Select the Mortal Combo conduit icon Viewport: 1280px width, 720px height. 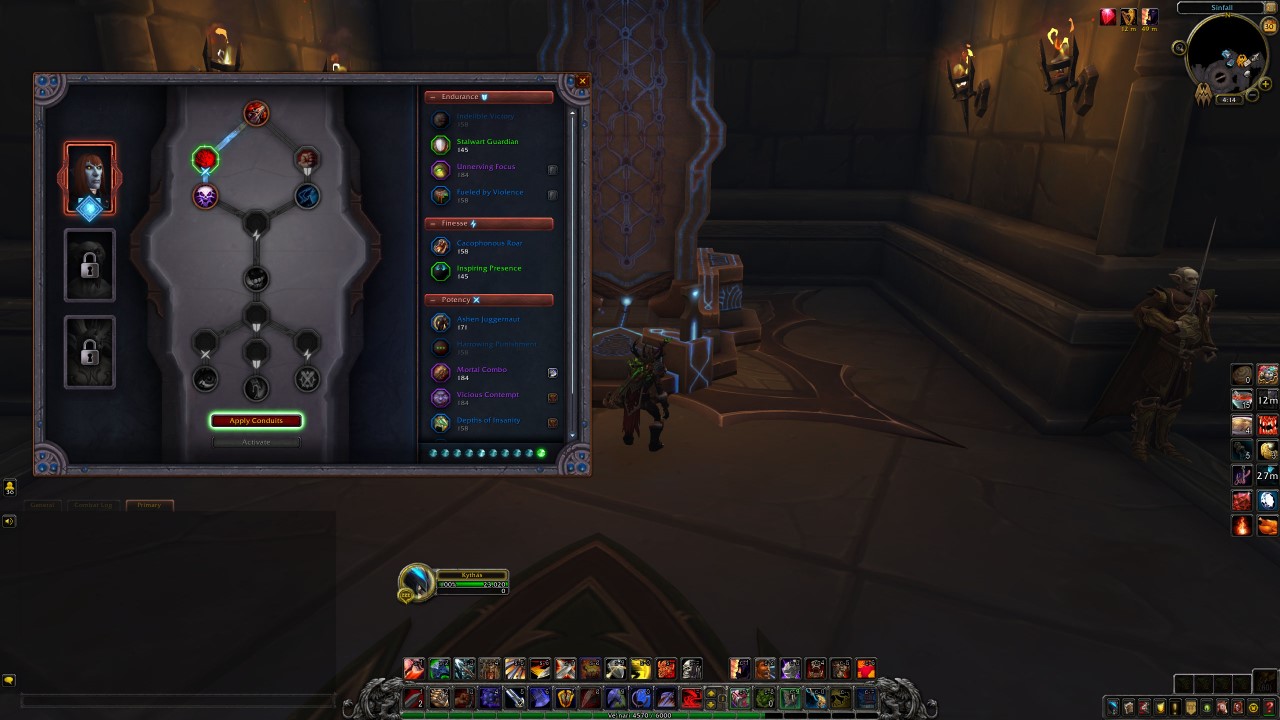click(x=441, y=373)
